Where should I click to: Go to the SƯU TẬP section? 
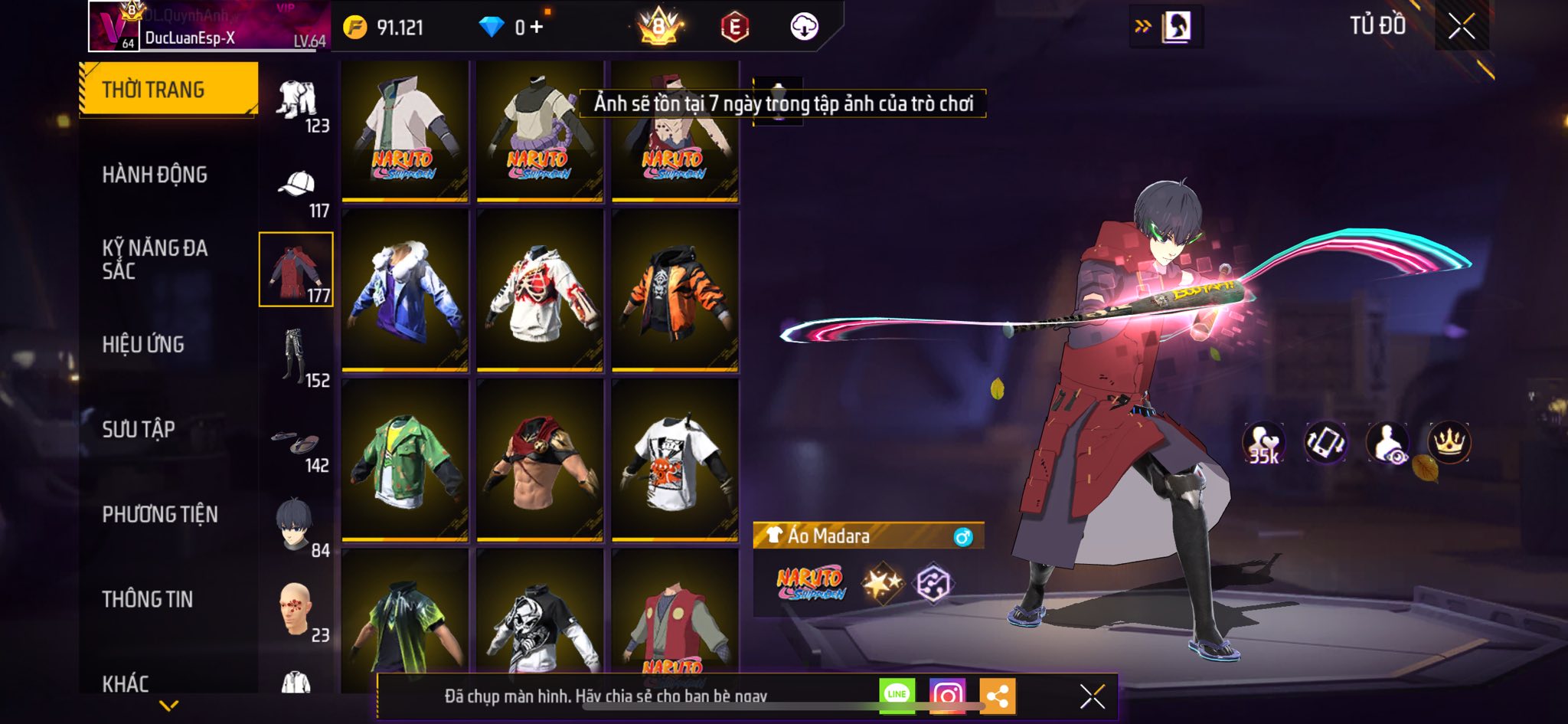139,429
